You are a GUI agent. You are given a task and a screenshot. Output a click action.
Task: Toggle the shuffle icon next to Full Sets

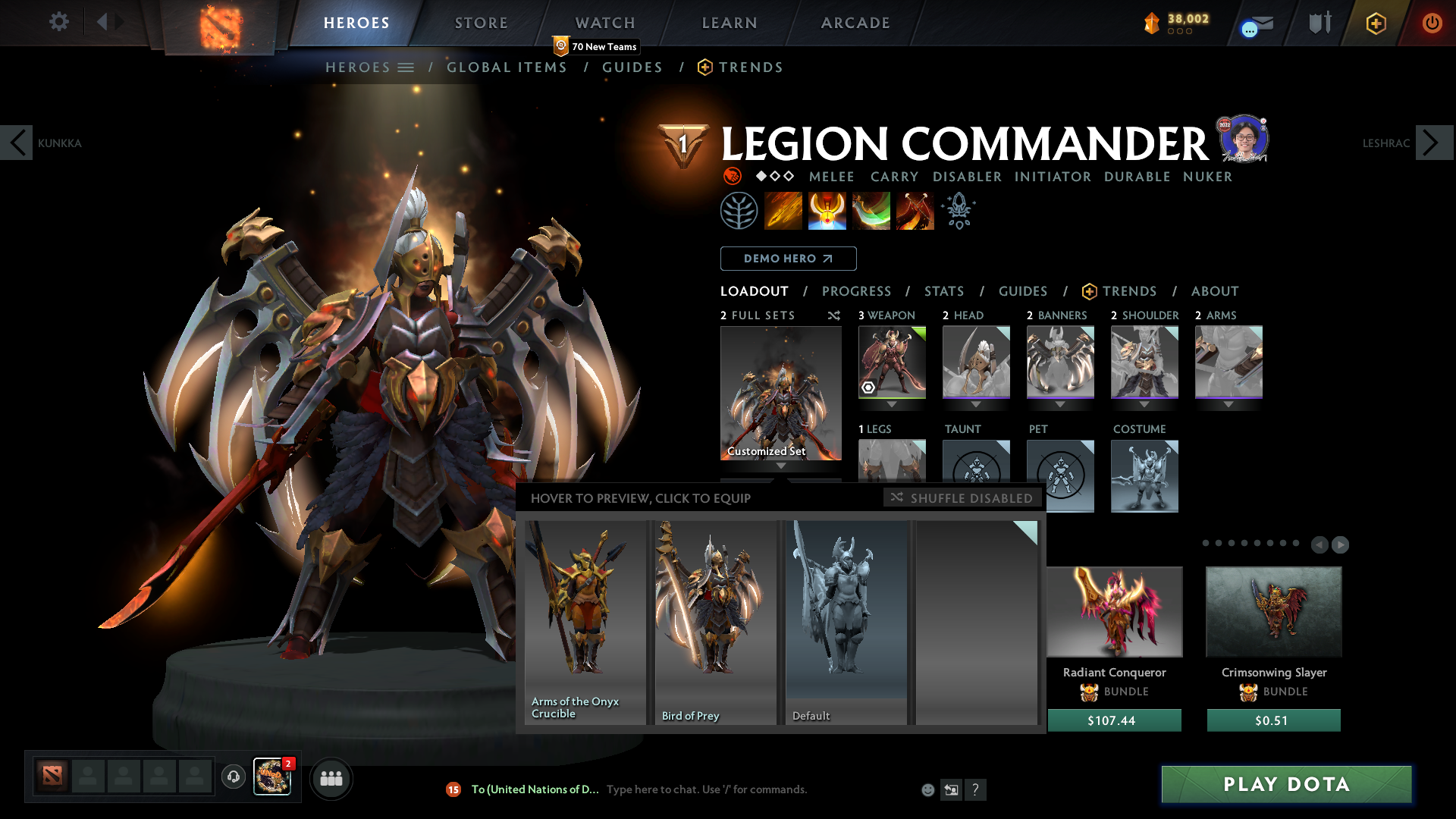pos(834,315)
